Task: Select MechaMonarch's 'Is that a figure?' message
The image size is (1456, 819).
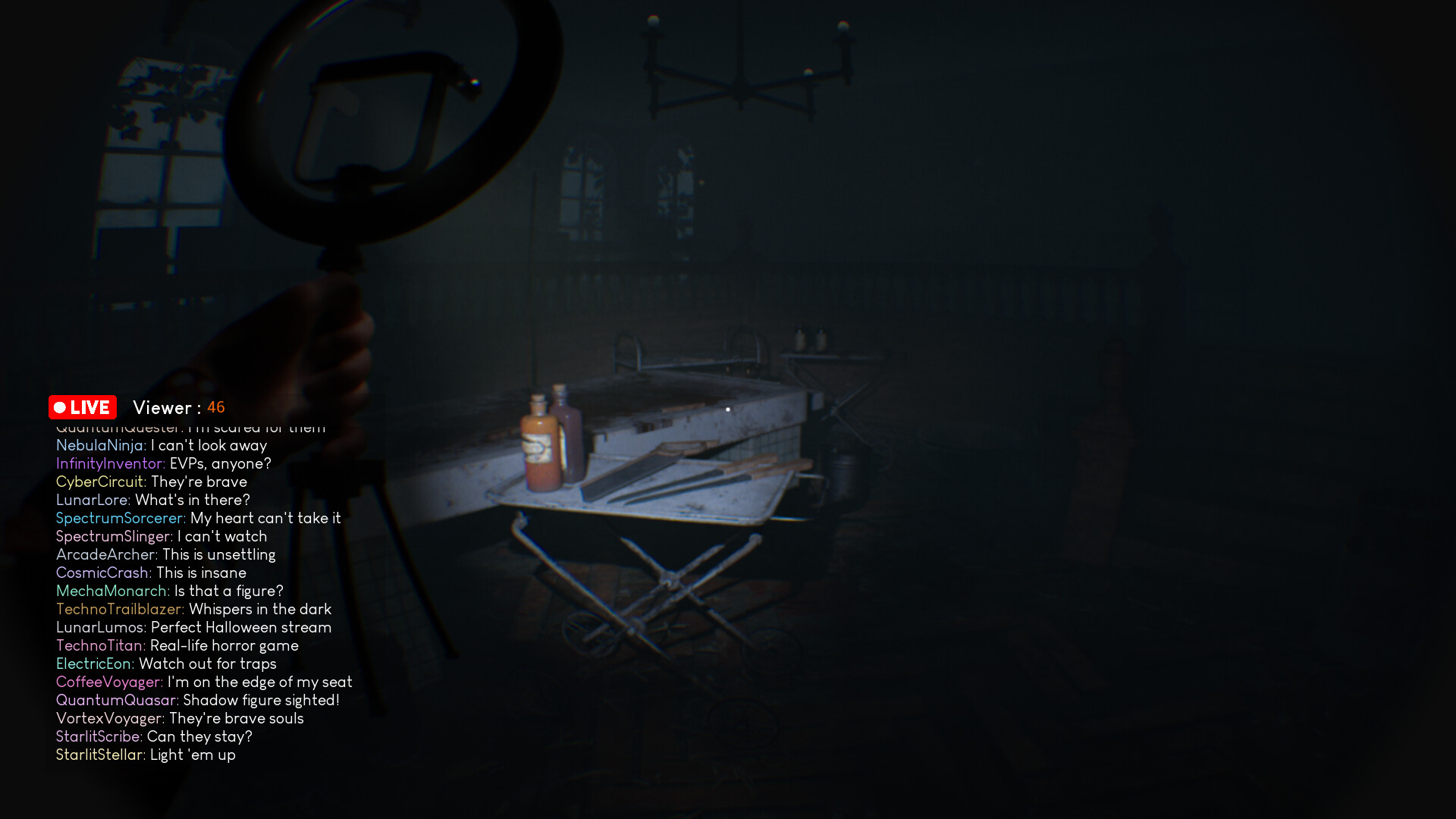Action: [x=229, y=591]
